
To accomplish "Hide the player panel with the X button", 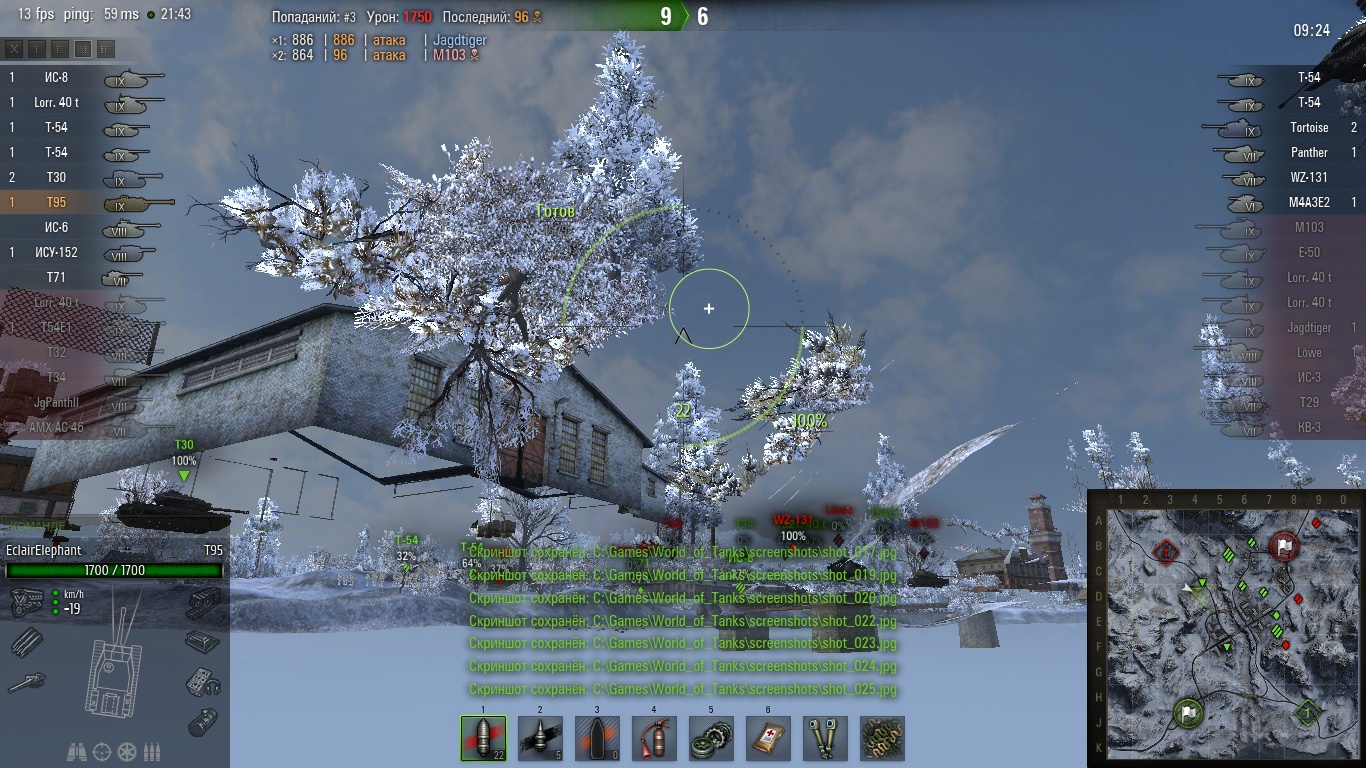I will (x=15, y=48).
